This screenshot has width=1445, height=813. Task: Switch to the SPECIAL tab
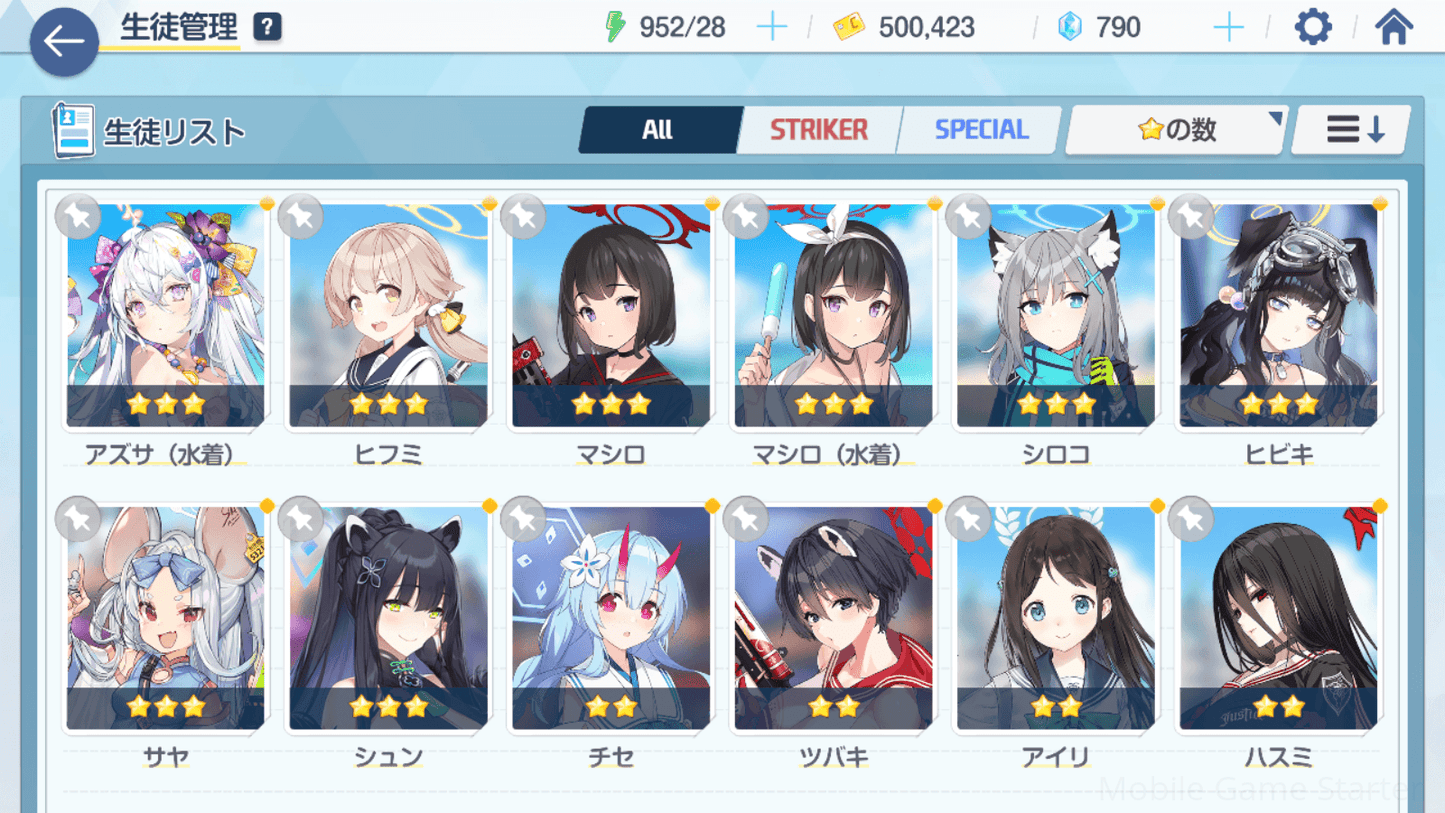(x=980, y=130)
